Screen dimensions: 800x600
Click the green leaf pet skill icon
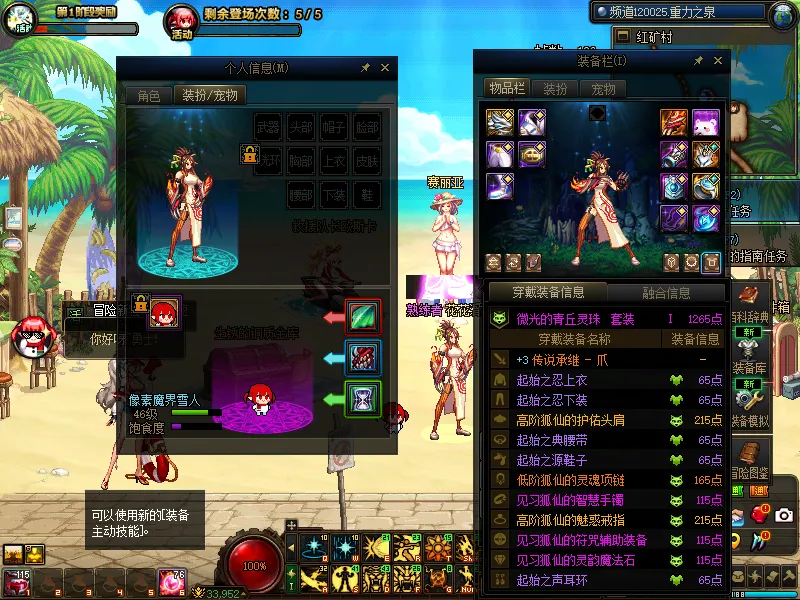click(362, 317)
